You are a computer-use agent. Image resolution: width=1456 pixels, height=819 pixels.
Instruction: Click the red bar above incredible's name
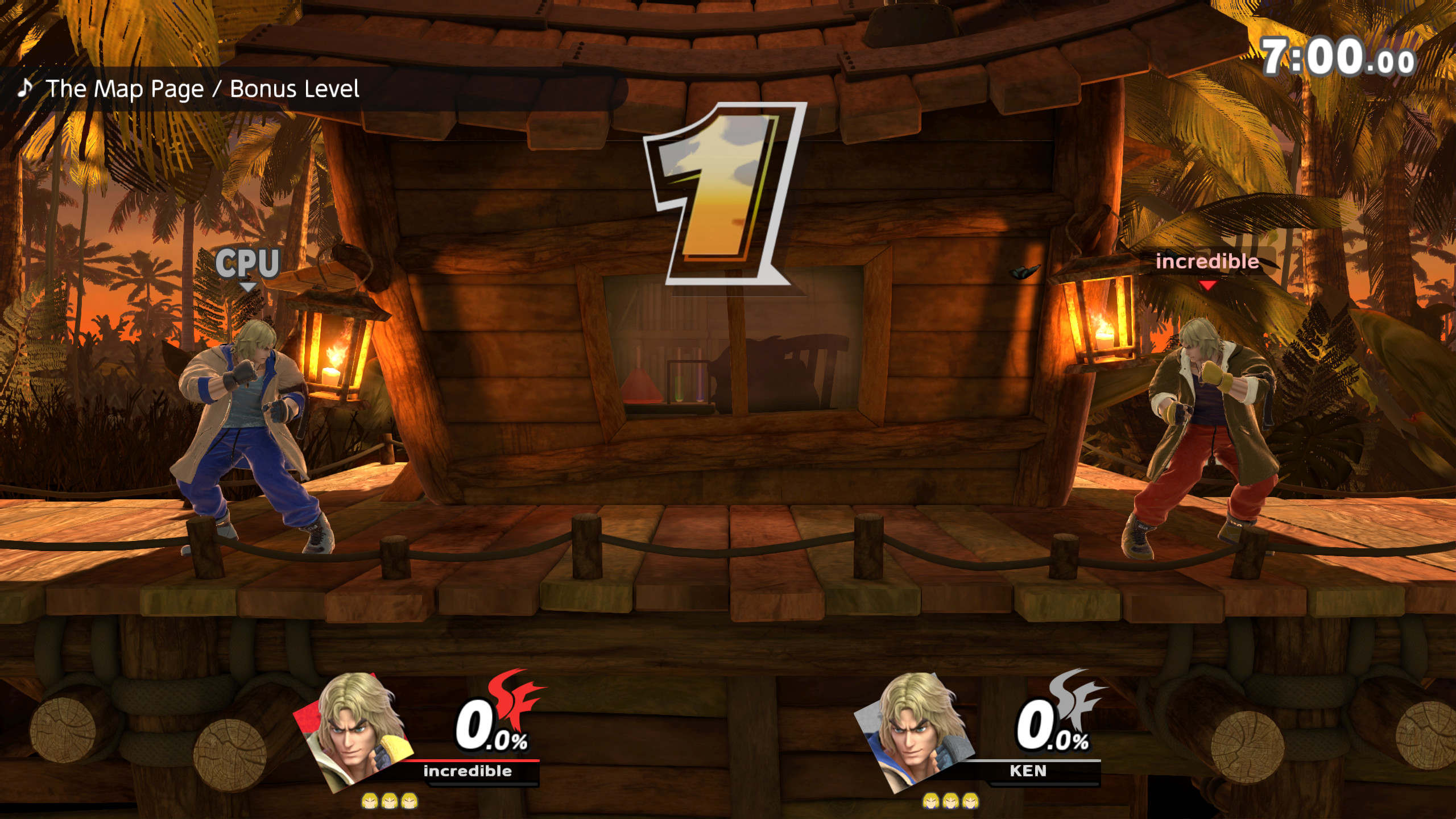tap(472, 760)
